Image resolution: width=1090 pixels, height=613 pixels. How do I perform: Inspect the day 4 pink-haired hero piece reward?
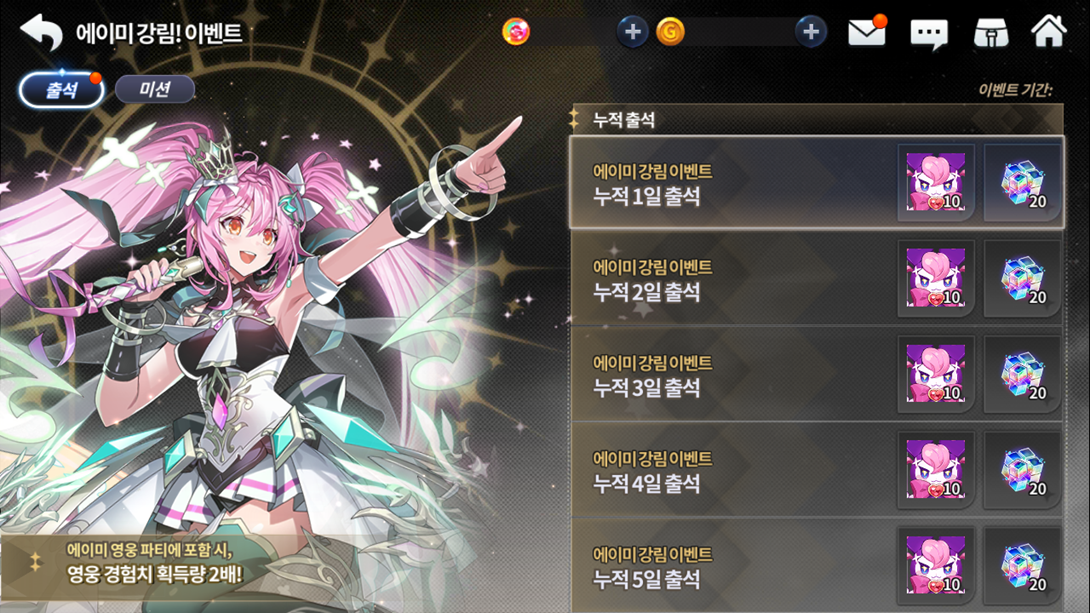936,470
